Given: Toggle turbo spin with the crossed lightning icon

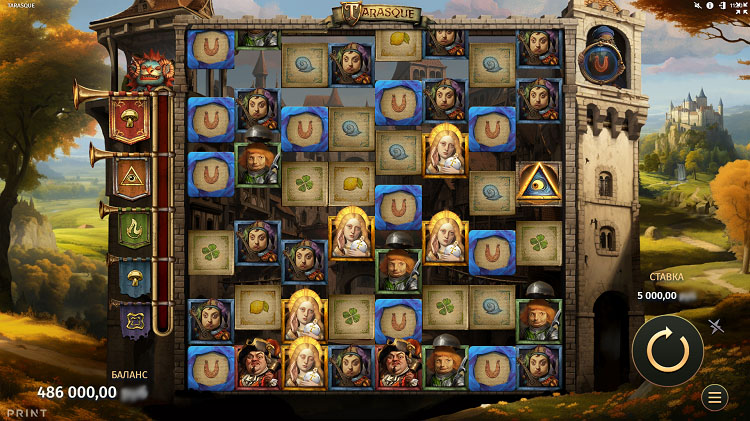Looking at the screenshot, I should pos(717,326).
